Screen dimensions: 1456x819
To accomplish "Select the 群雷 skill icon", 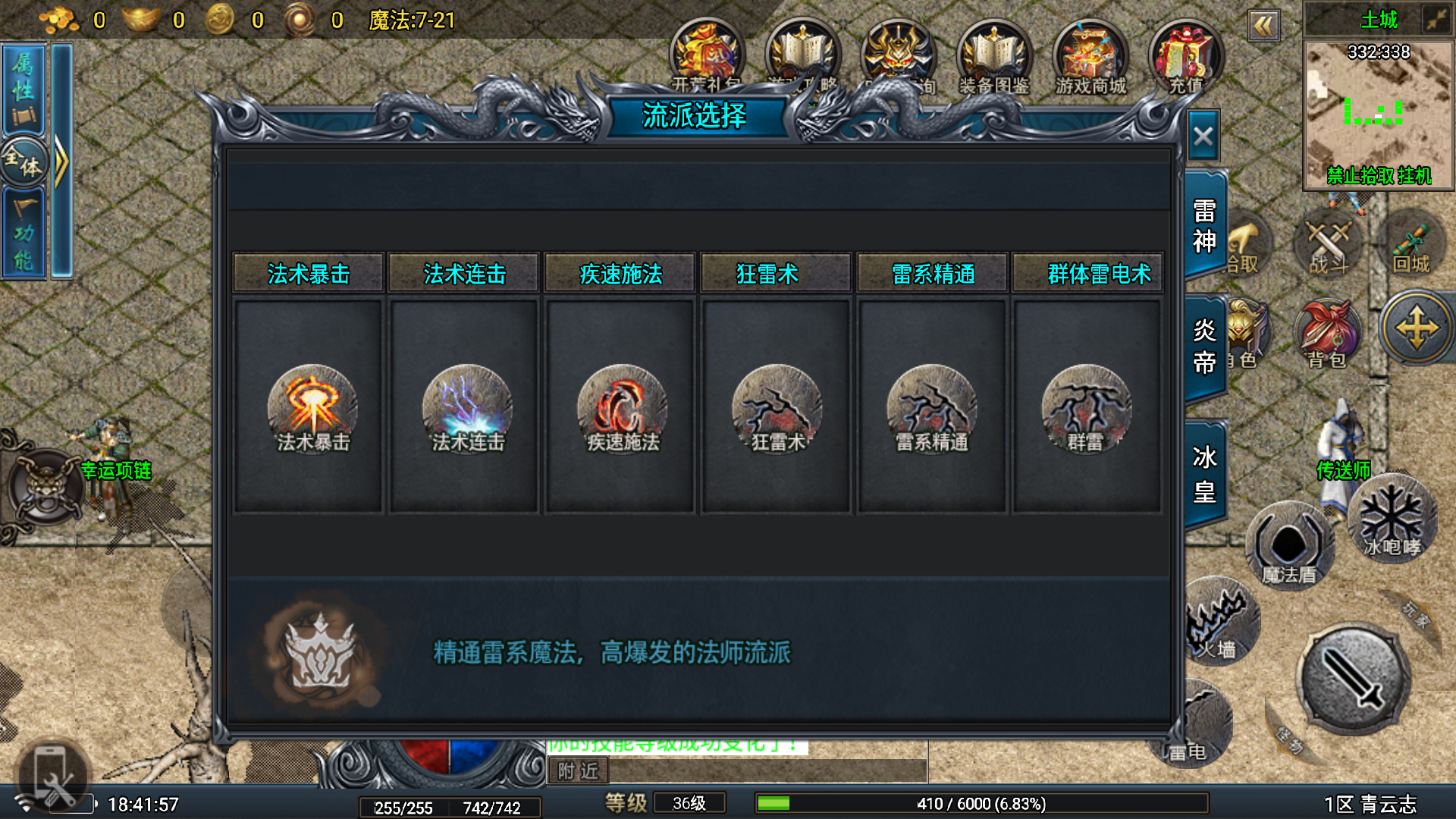I will 1086,408.
